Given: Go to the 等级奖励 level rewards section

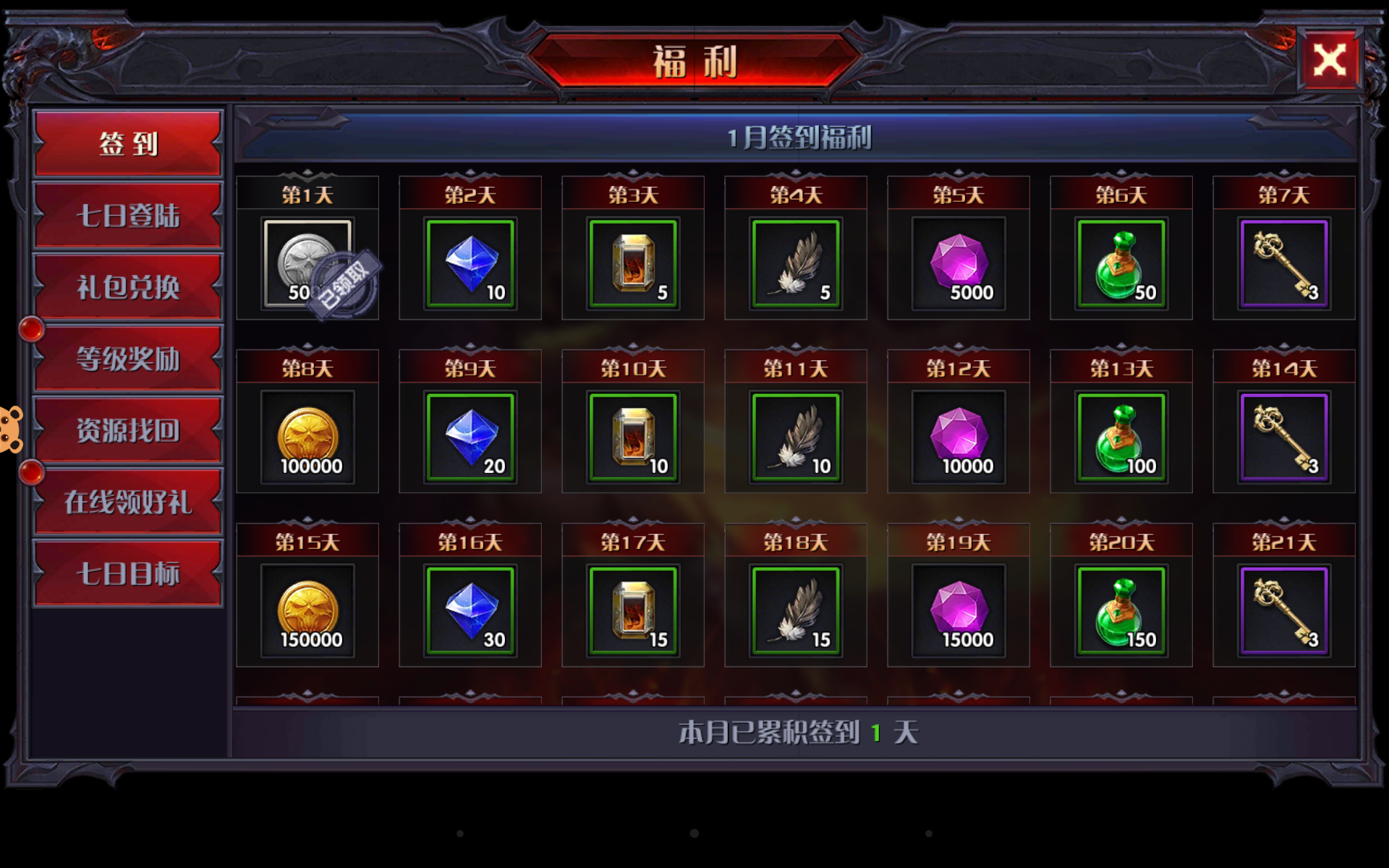Looking at the screenshot, I should coord(127,357).
